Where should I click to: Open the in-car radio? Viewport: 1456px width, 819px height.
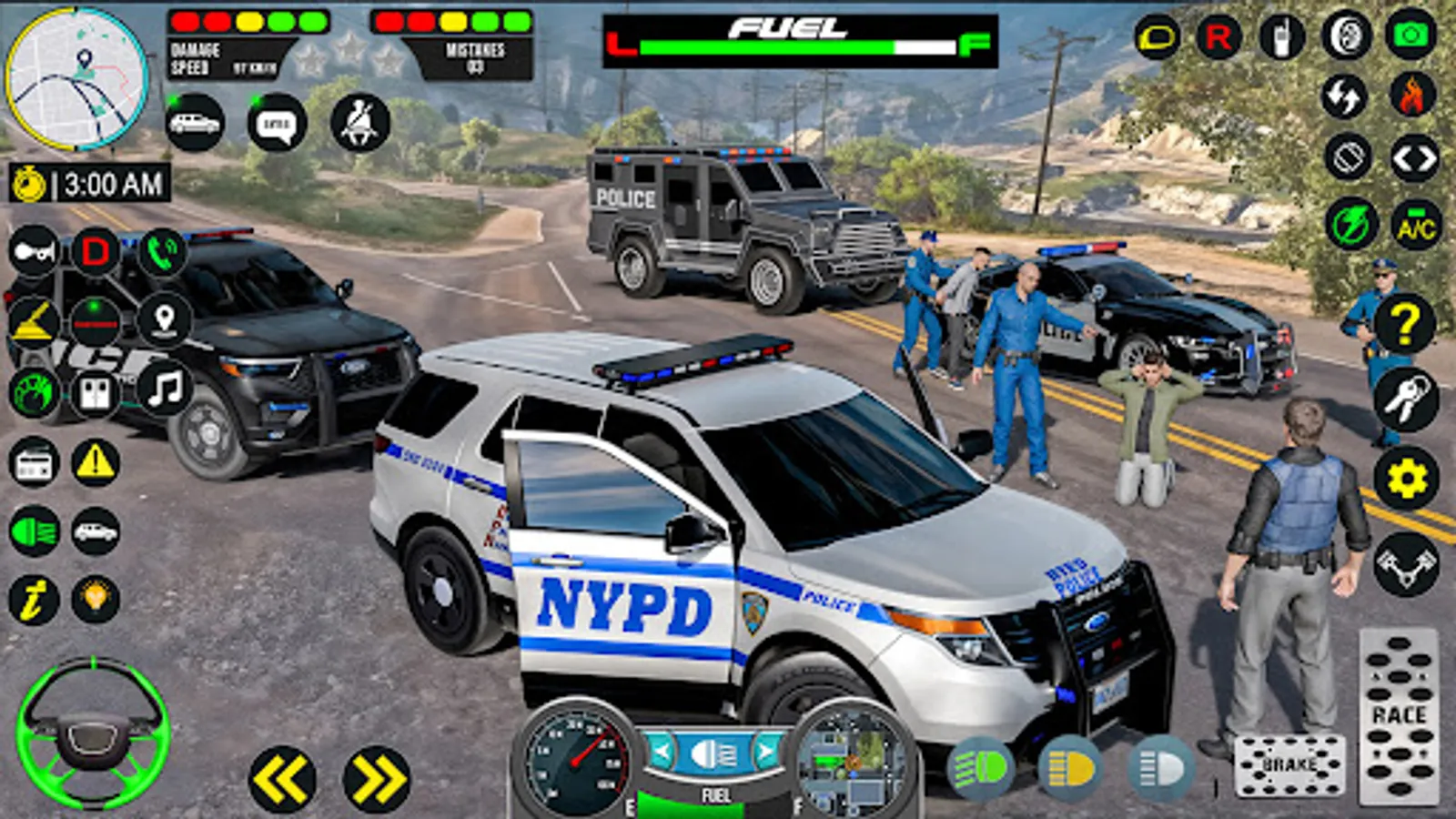34,462
